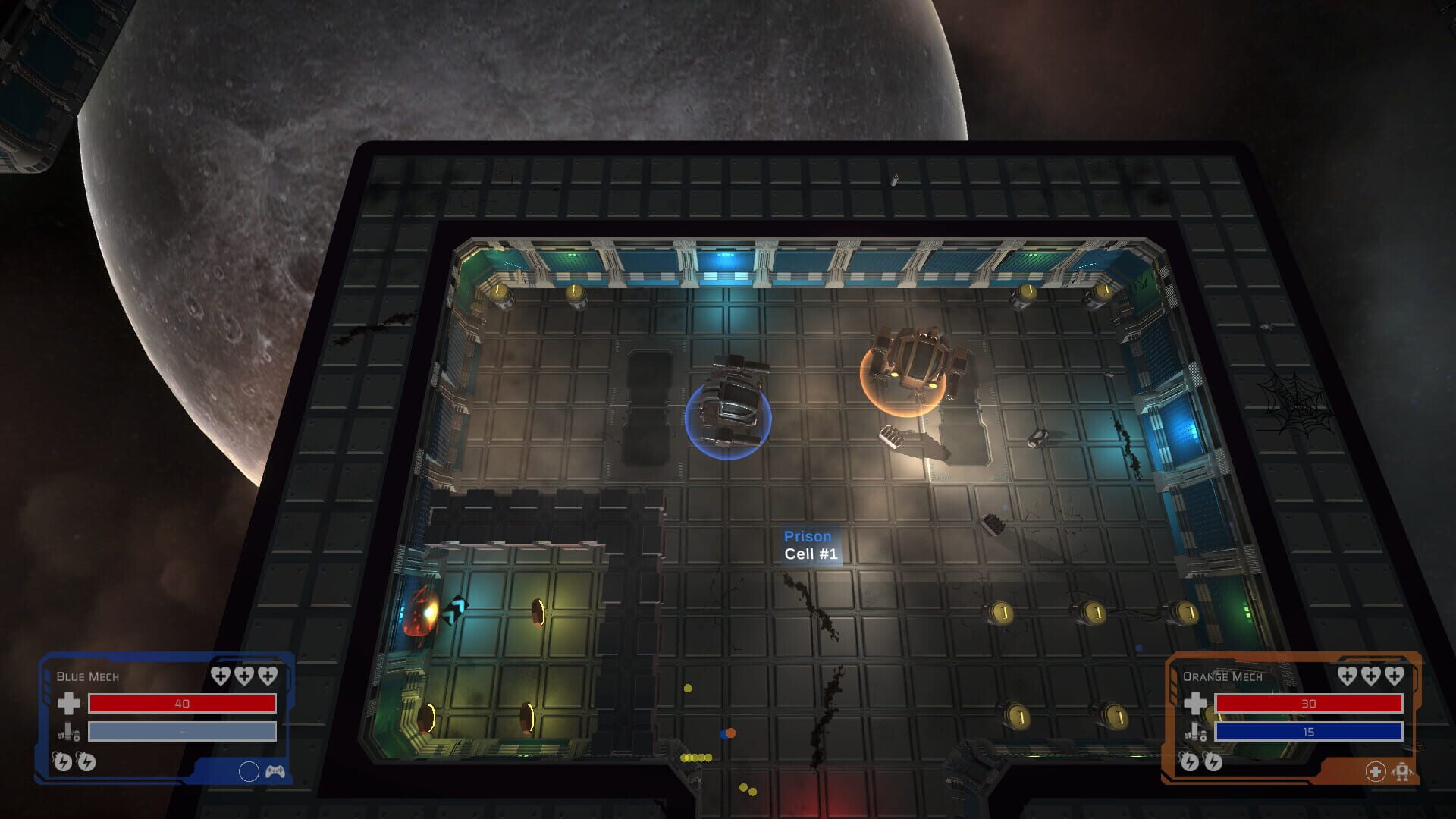Click the robot icon on Orange Mech panel

[x=1402, y=773]
